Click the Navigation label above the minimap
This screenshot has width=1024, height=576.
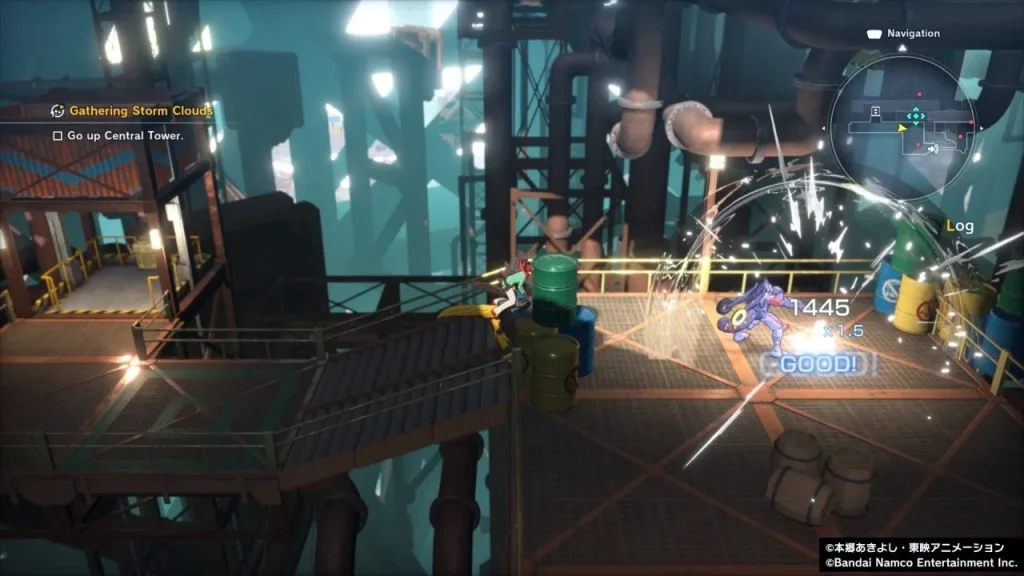pyautogui.click(x=912, y=33)
